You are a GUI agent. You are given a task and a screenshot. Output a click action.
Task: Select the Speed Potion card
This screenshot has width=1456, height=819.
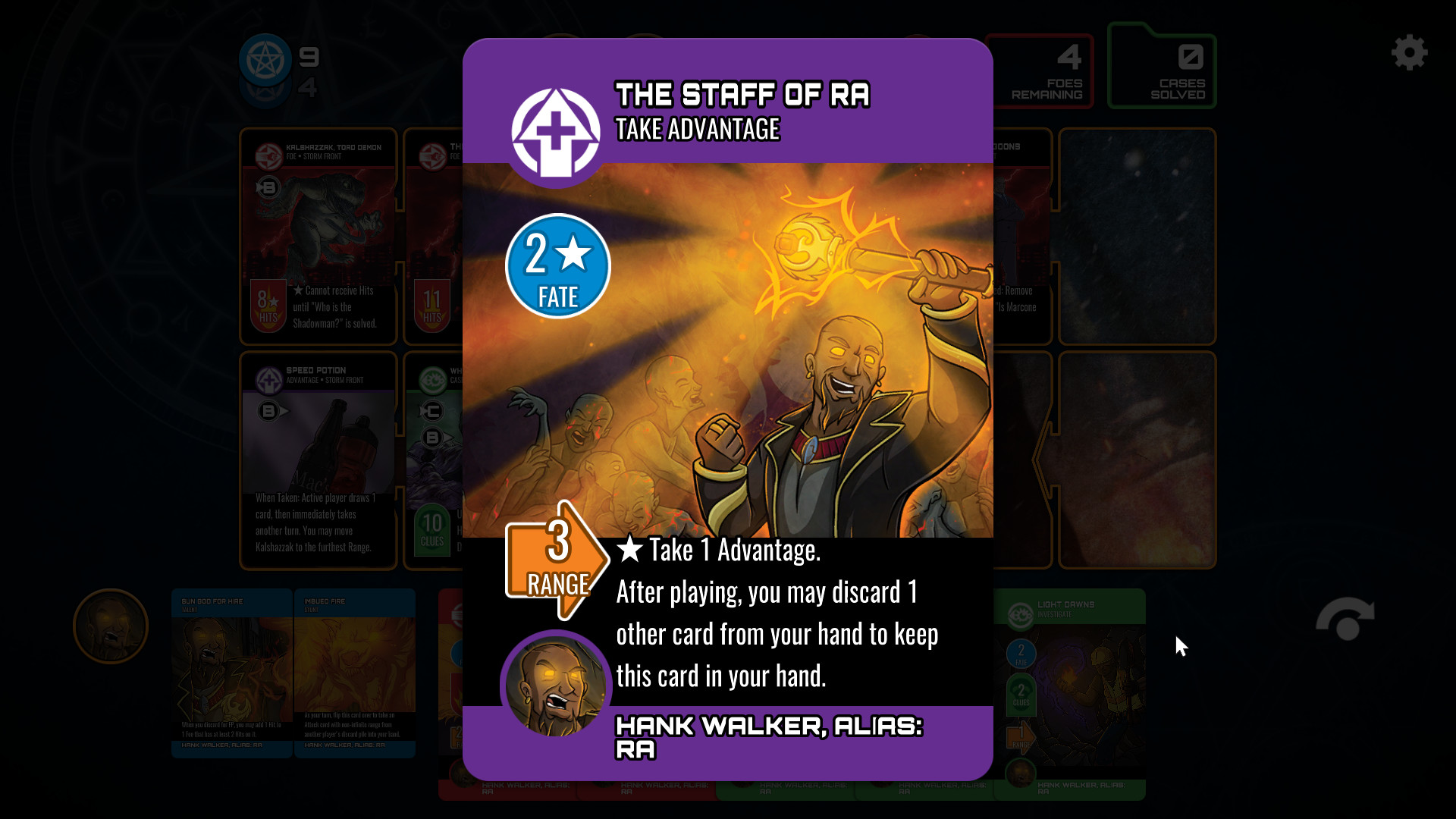(317, 455)
